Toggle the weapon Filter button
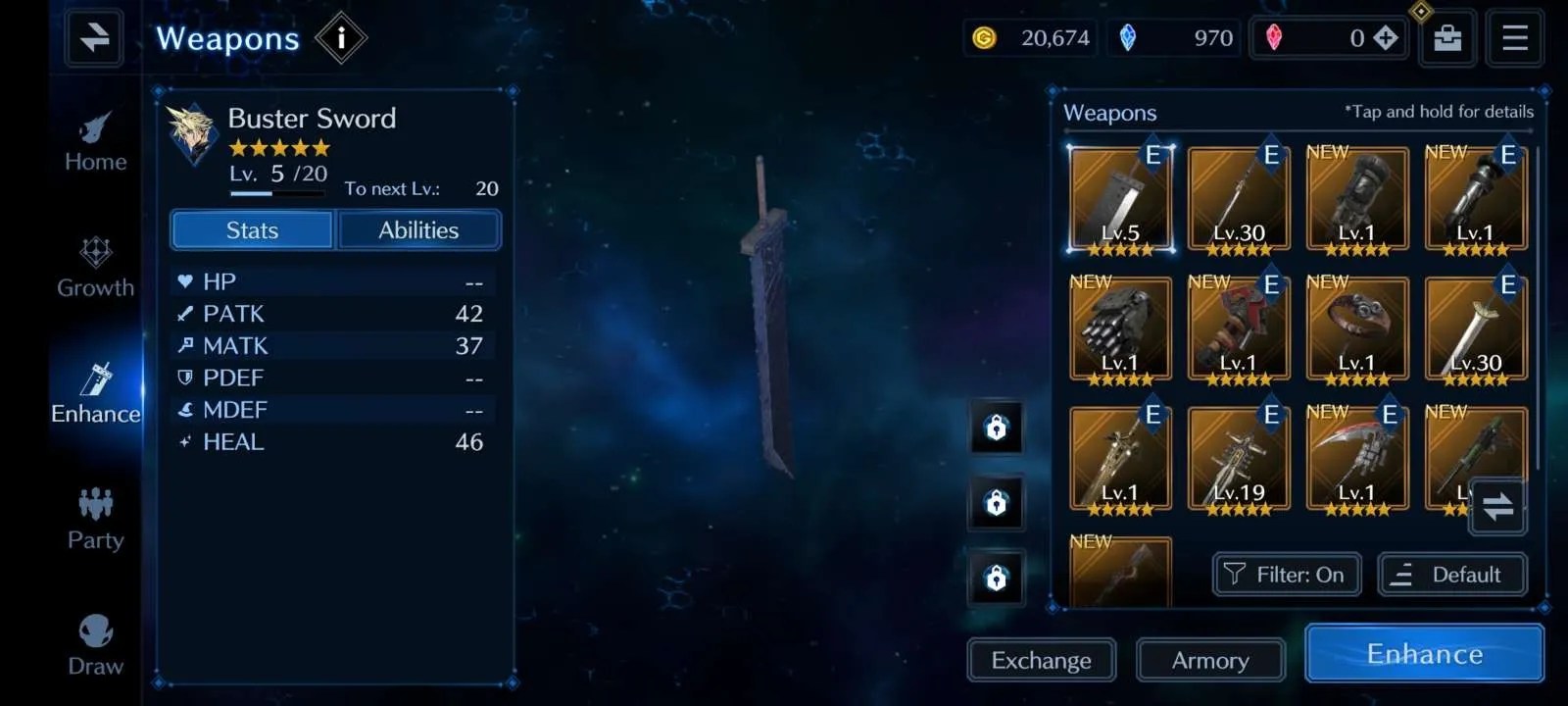This screenshot has height=706, width=1568. (x=1287, y=575)
